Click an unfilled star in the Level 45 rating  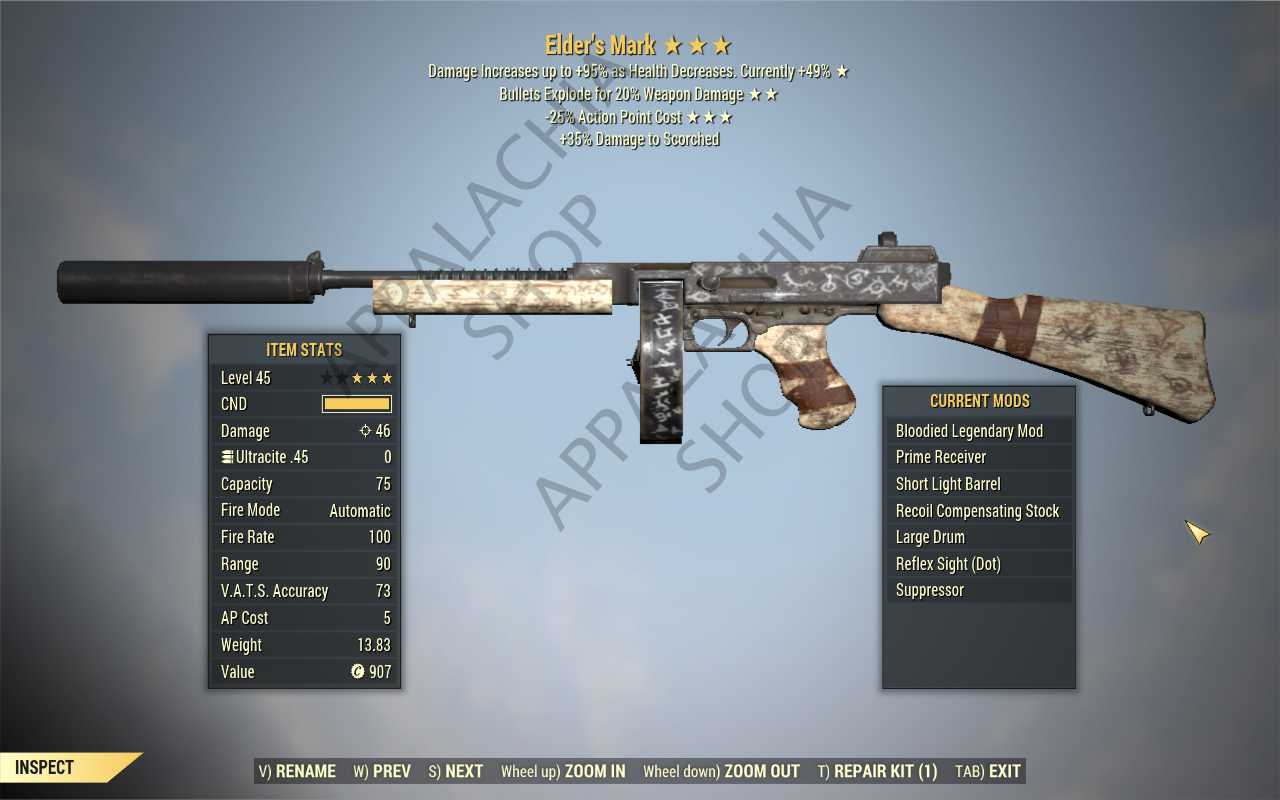(330, 378)
